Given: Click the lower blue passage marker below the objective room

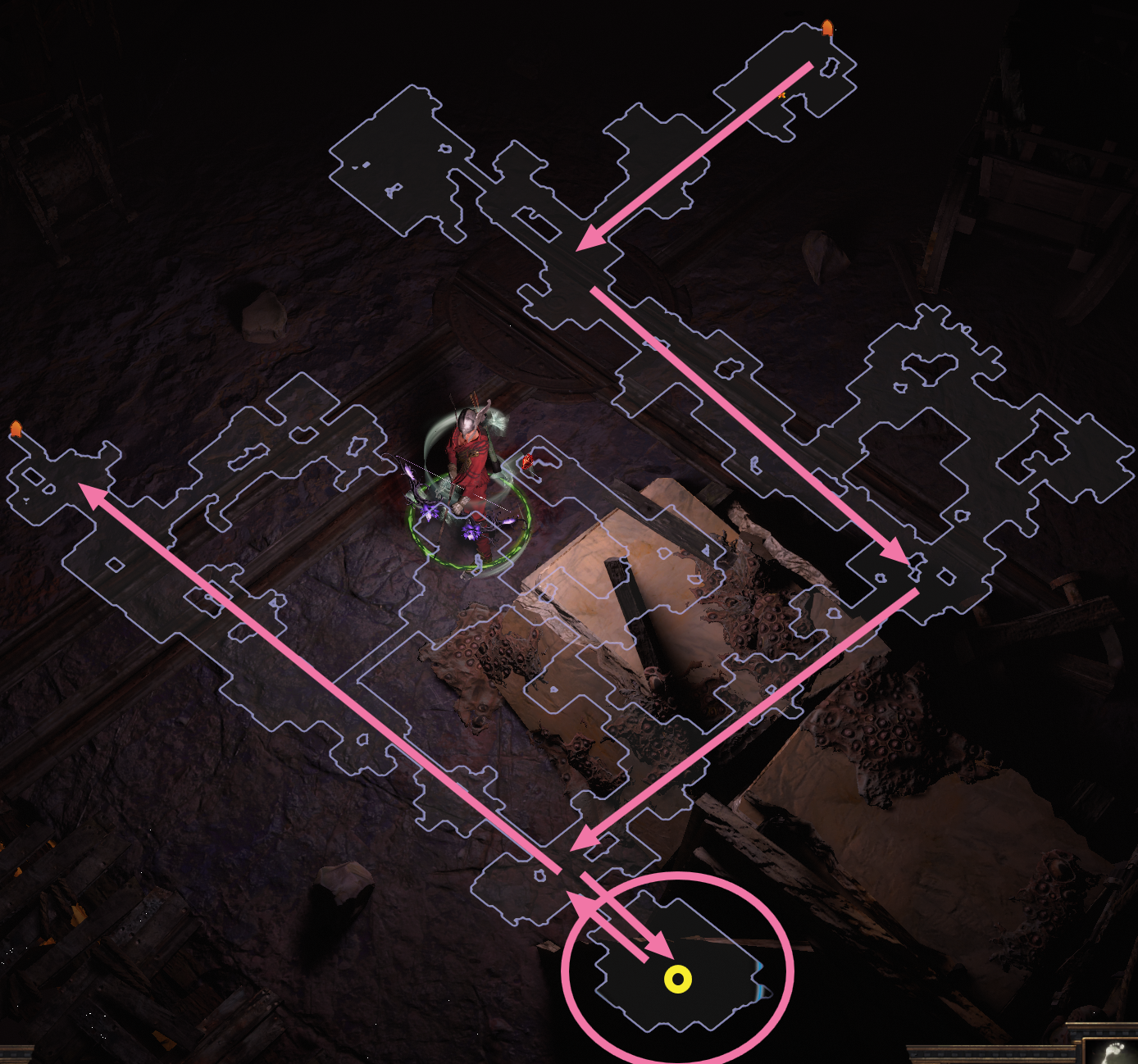Looking at the screenshot, I should click(758, 994).
